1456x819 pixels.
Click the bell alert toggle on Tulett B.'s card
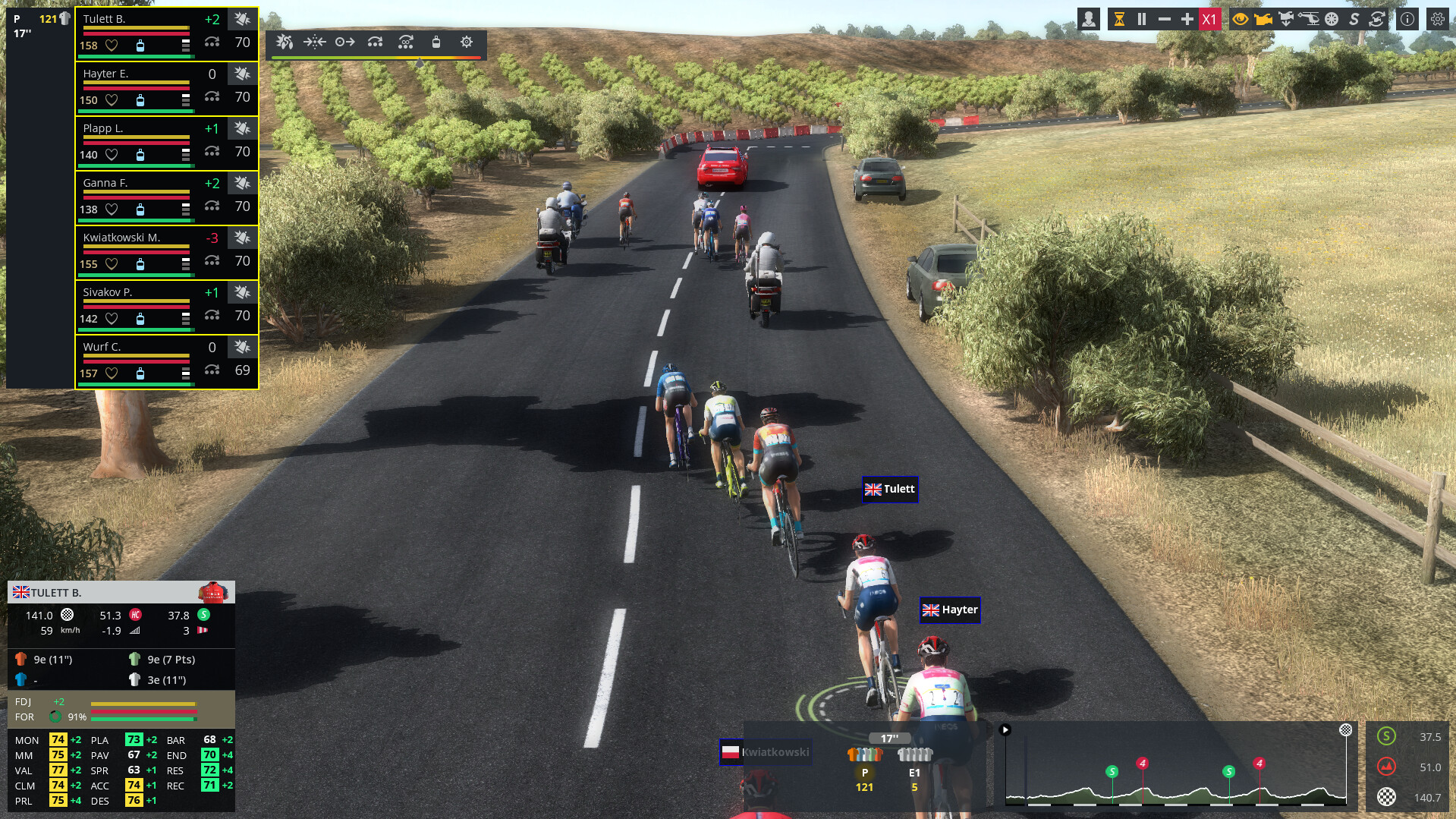pos(241,19)
